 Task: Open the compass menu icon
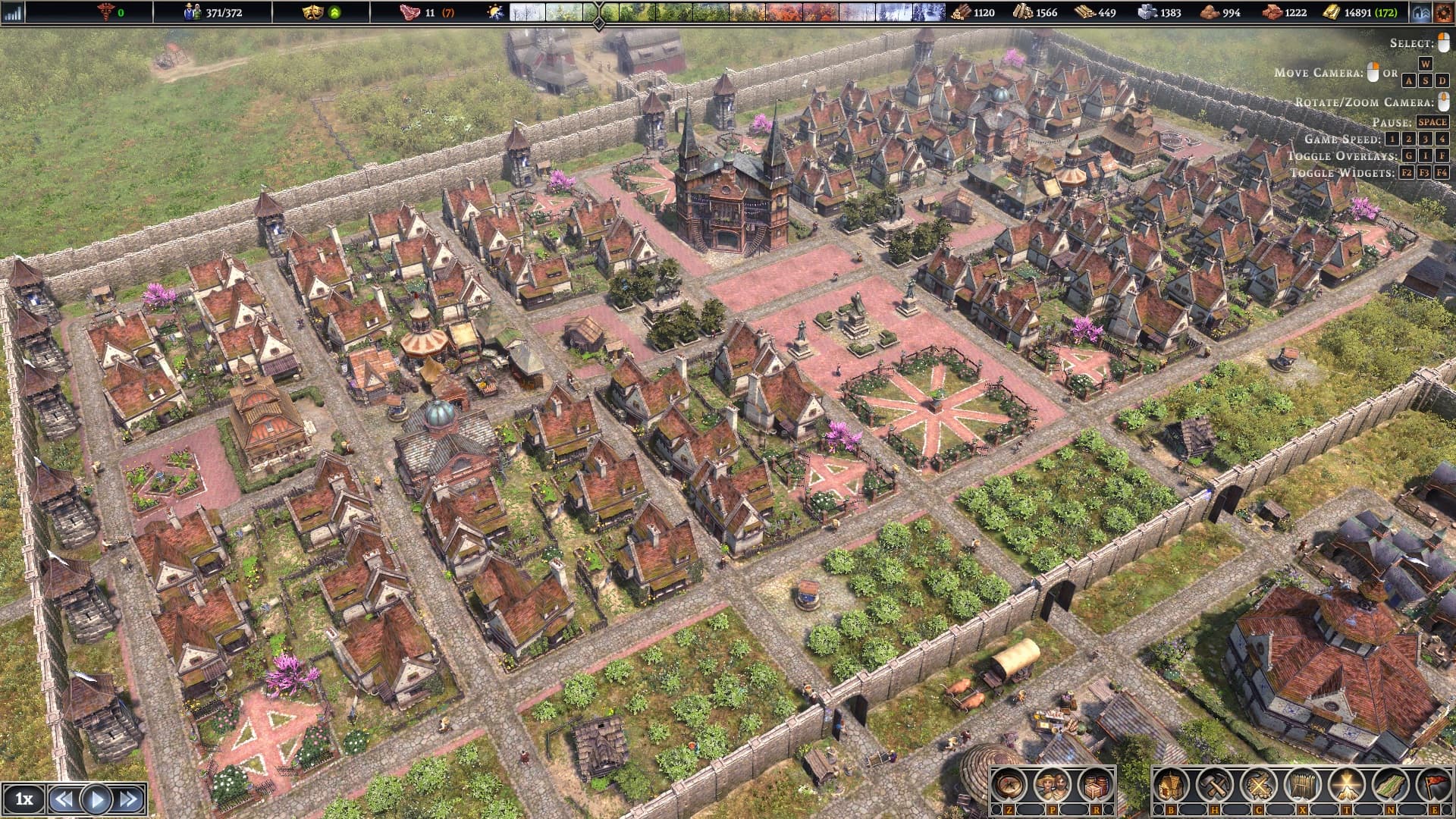[x=1009, y=786]
